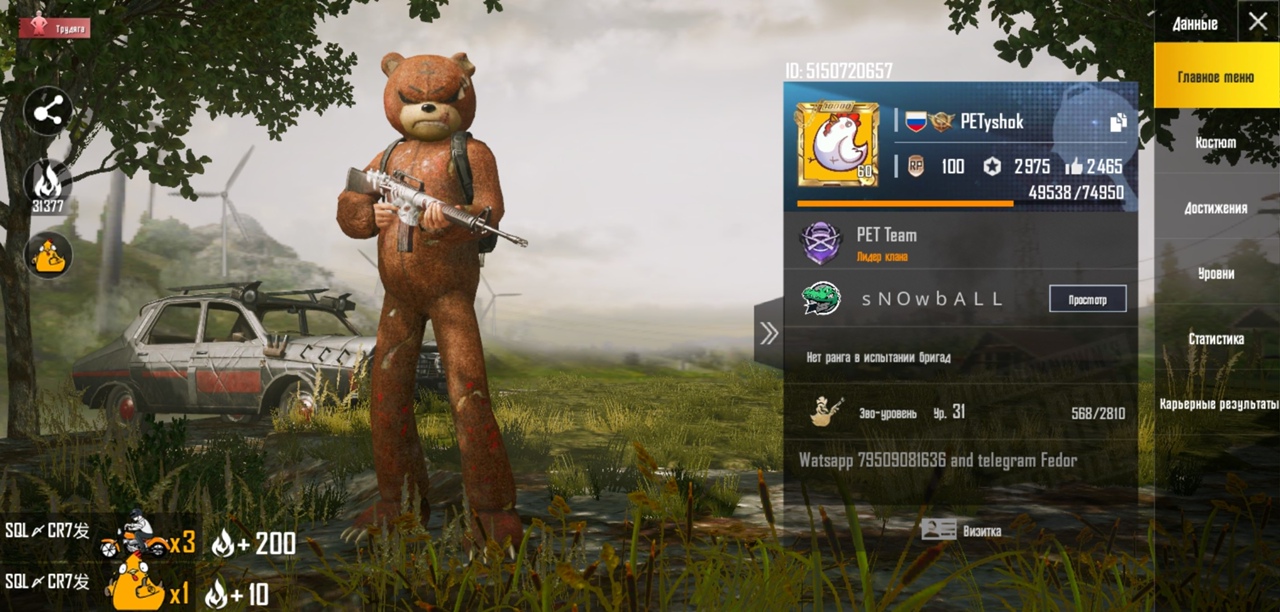Switch to the Главное меню tab
The height and width of the screenshot is (612, 1280).
point(1216,76)
